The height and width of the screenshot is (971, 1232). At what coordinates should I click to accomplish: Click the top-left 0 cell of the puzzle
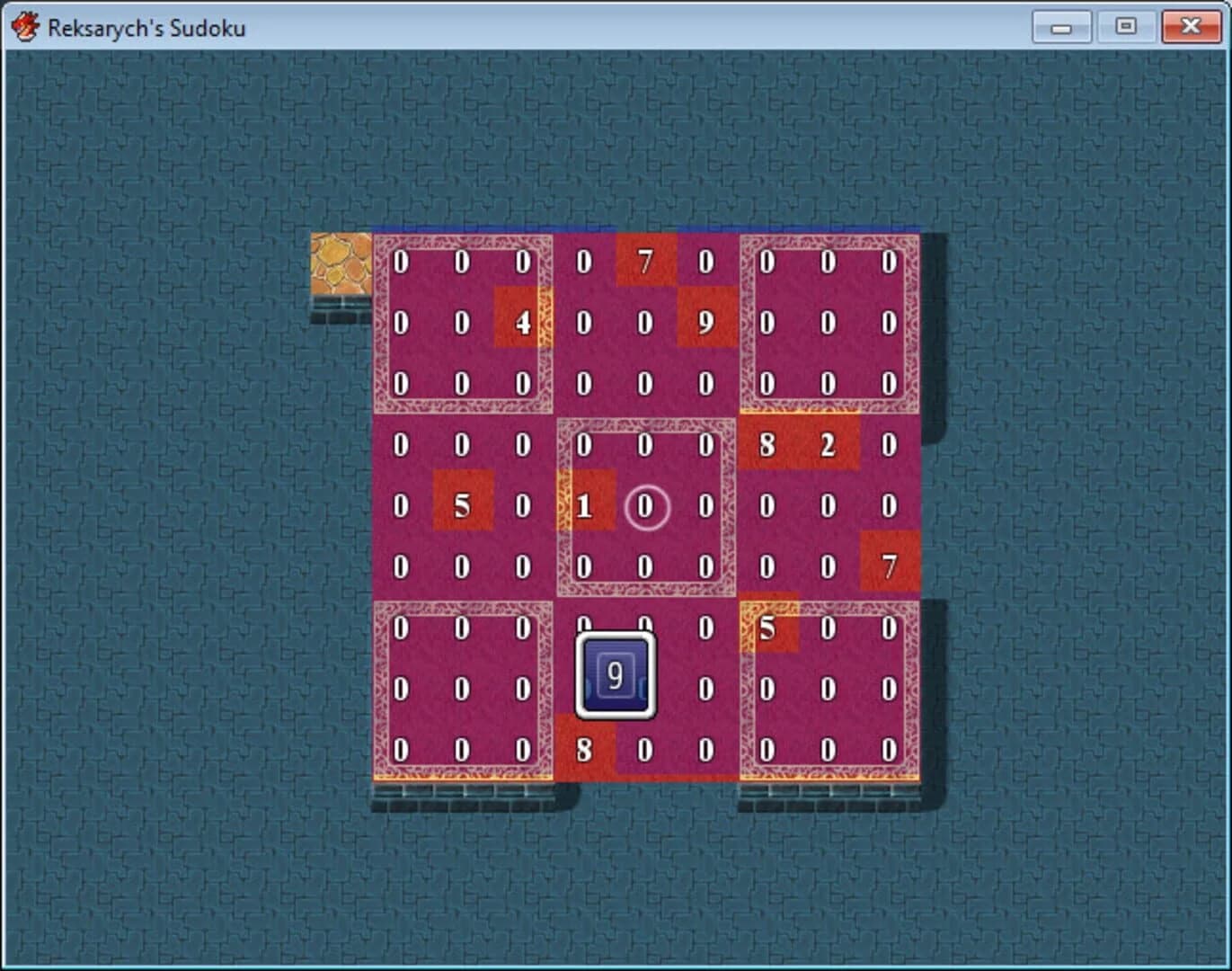401,261
